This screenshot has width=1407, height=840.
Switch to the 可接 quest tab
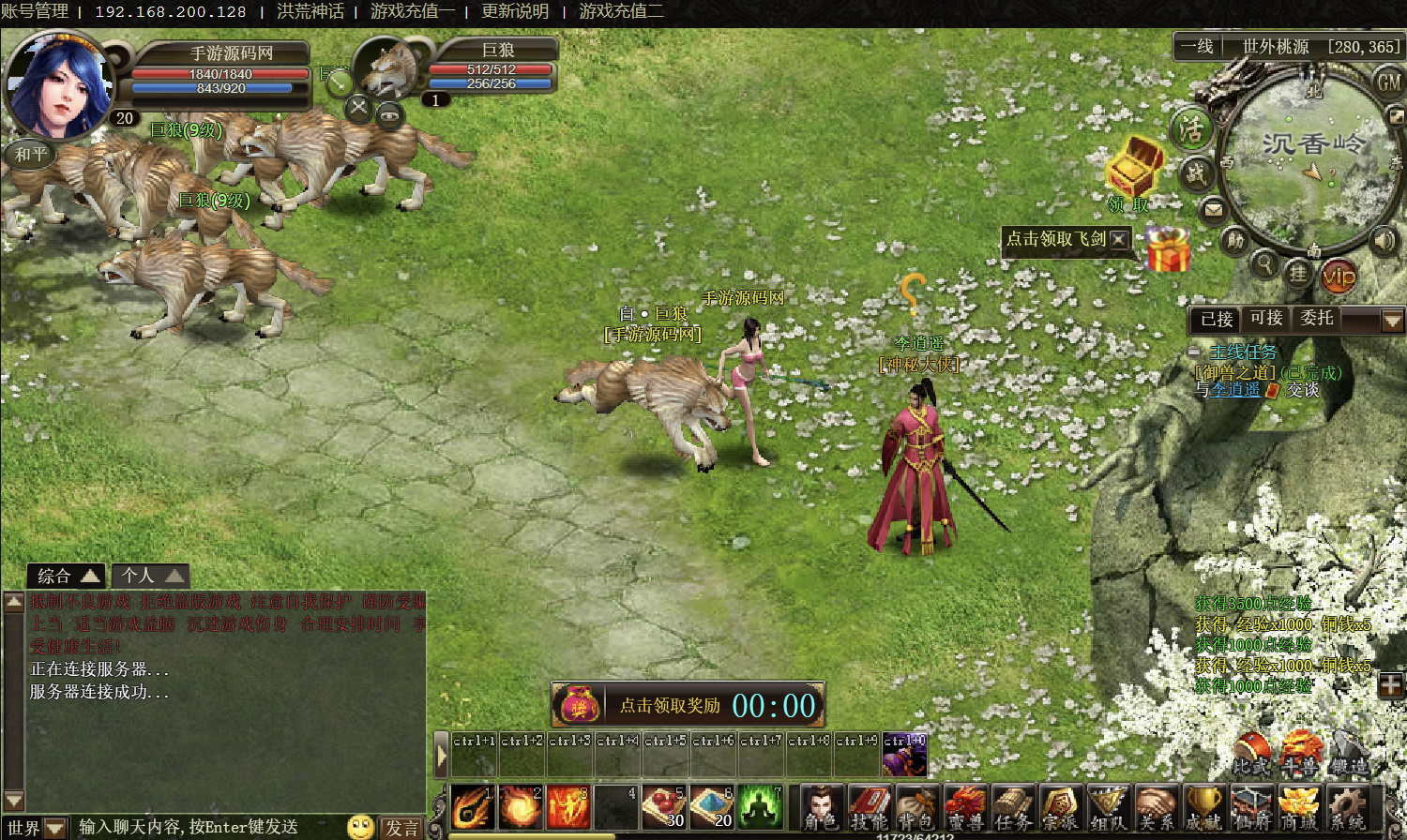click(1266, 319)
